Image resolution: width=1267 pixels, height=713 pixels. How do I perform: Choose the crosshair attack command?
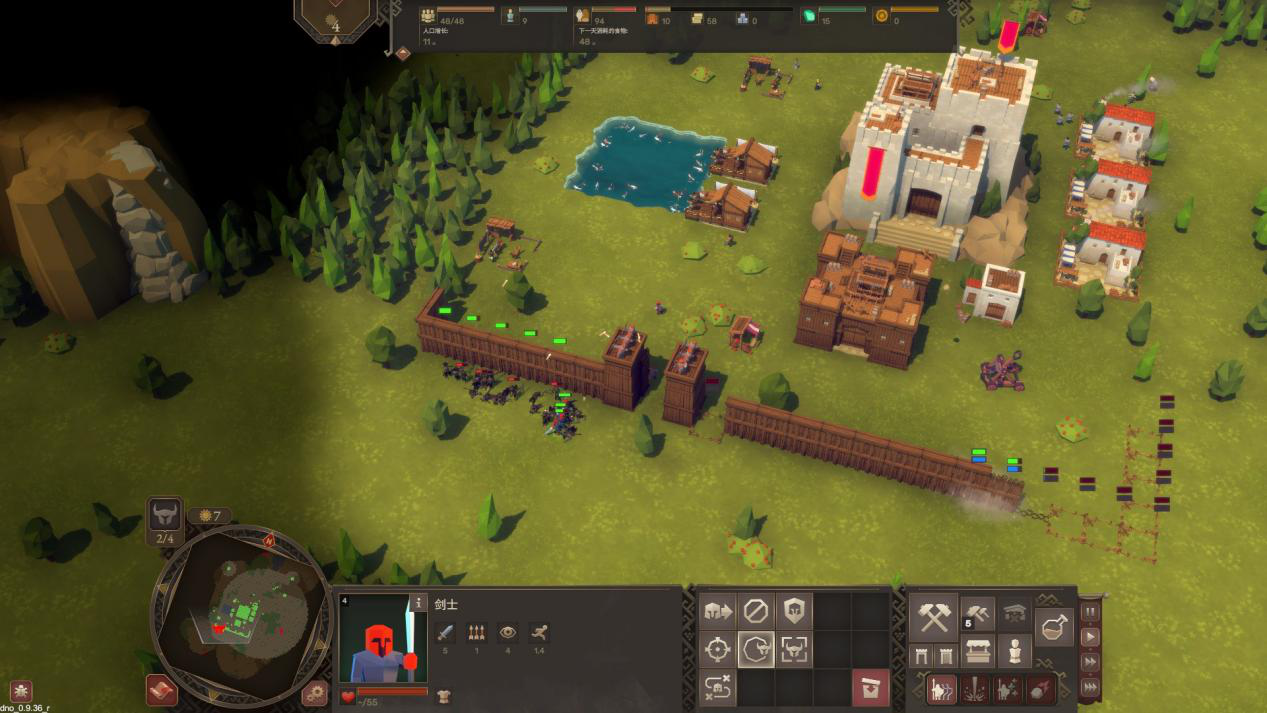click(x=717, y=649)
